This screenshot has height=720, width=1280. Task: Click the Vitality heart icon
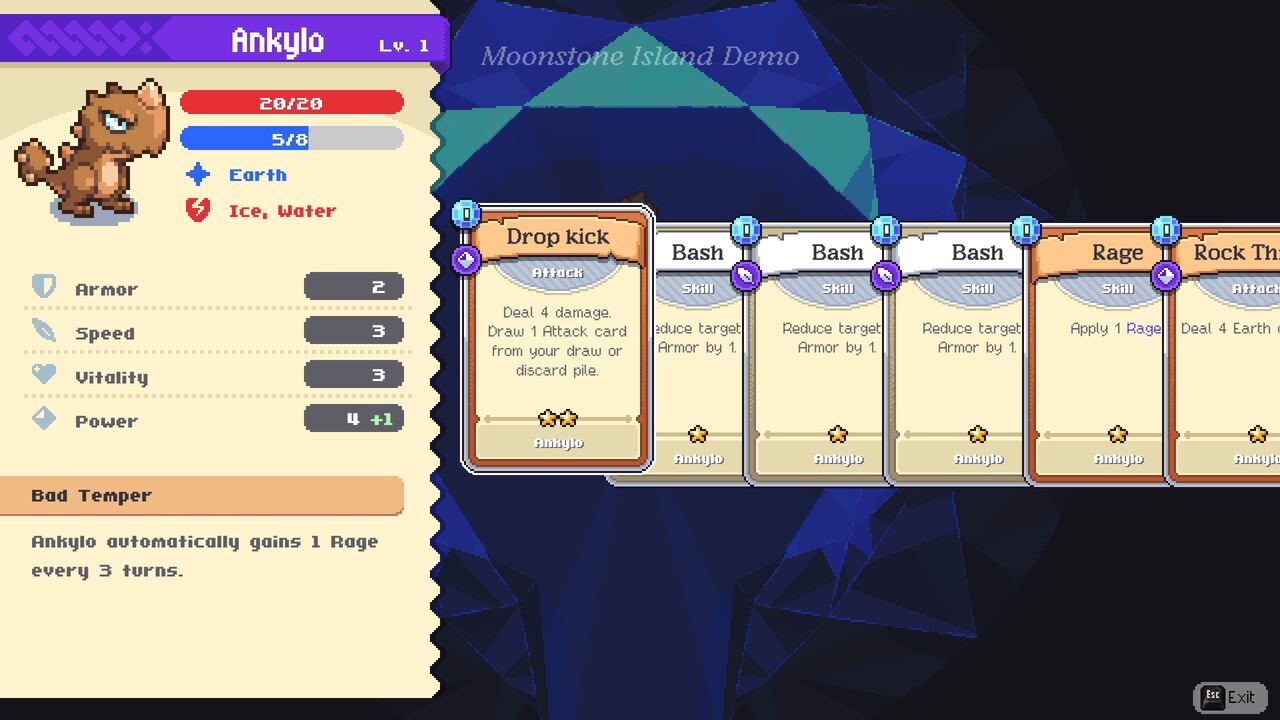click(x=43, y=376)
